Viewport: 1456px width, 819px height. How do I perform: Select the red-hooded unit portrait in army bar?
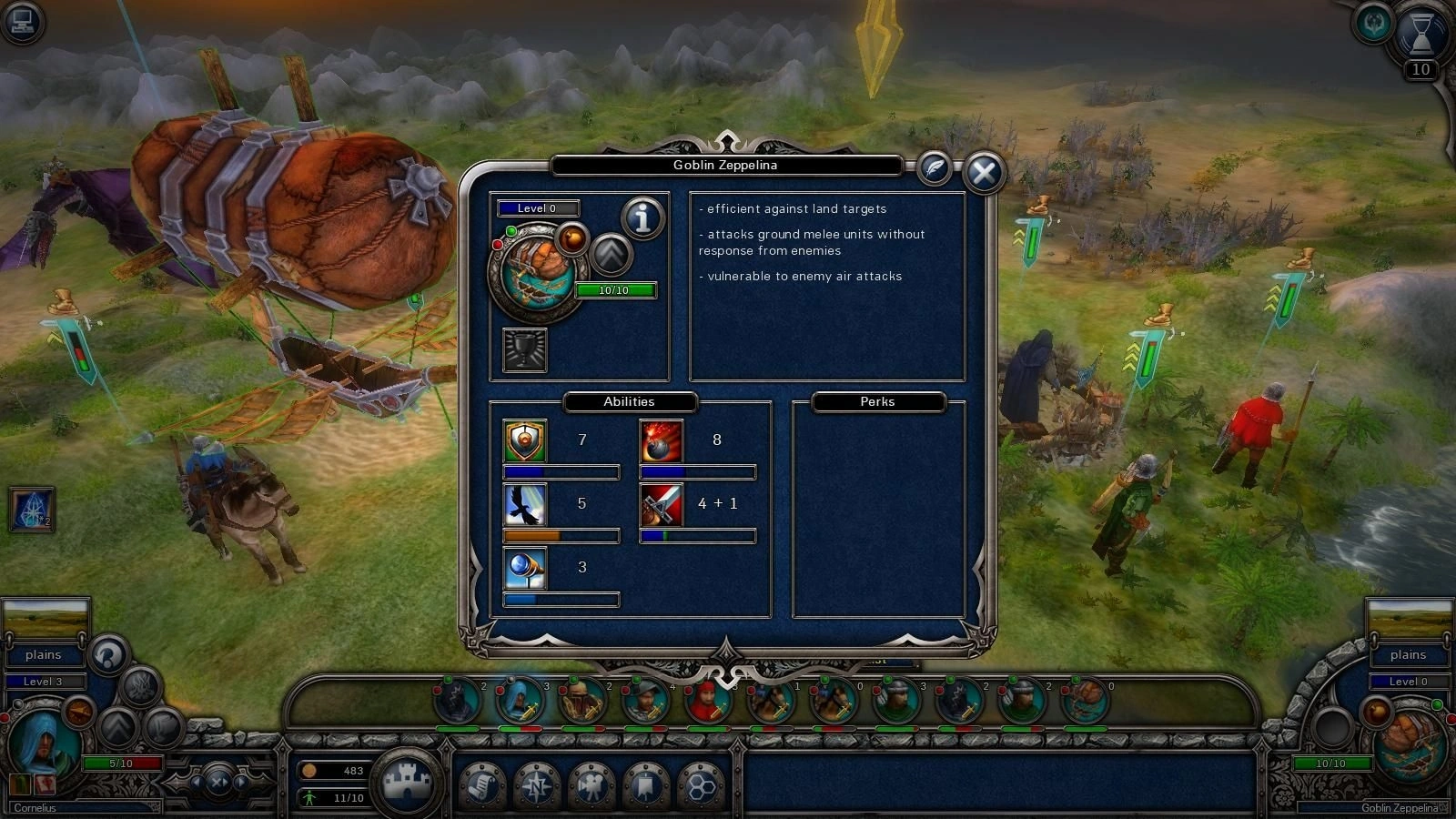(708, 702)
